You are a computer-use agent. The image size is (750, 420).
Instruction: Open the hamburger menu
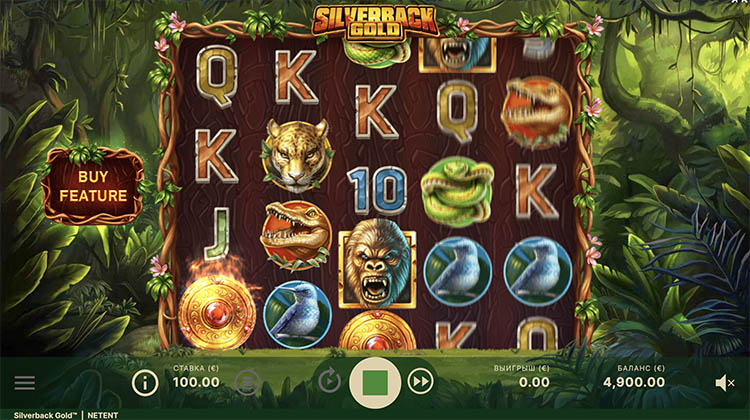25,382
